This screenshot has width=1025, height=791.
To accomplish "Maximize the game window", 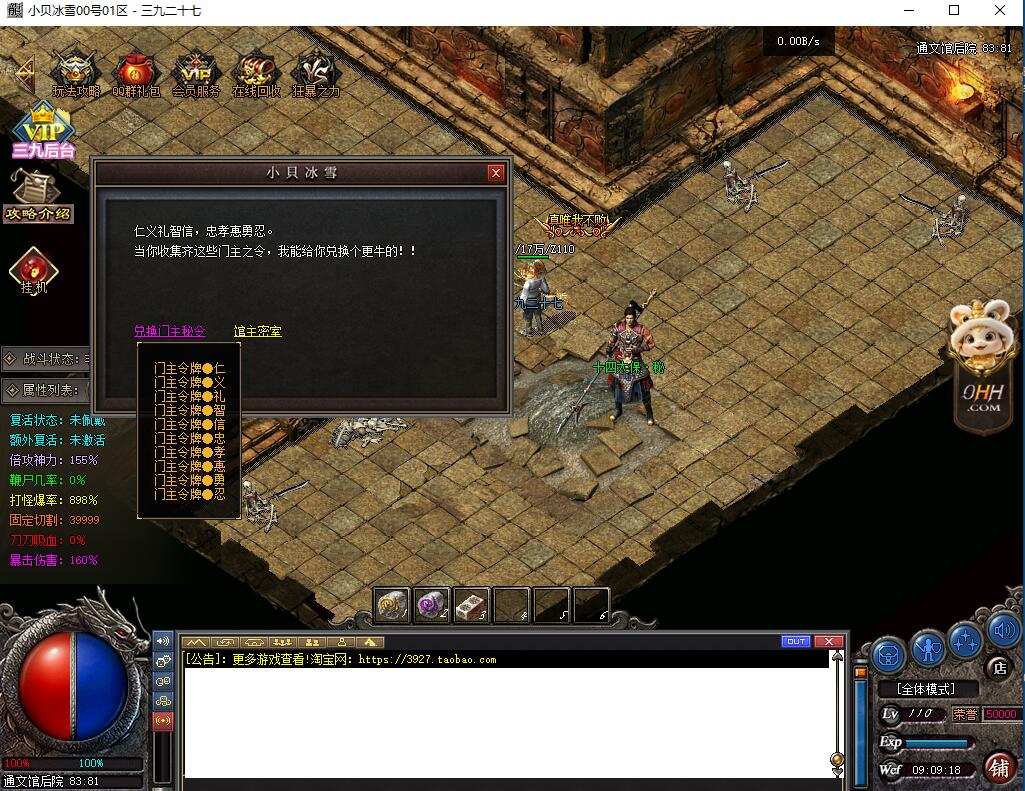I will [954, 10].
